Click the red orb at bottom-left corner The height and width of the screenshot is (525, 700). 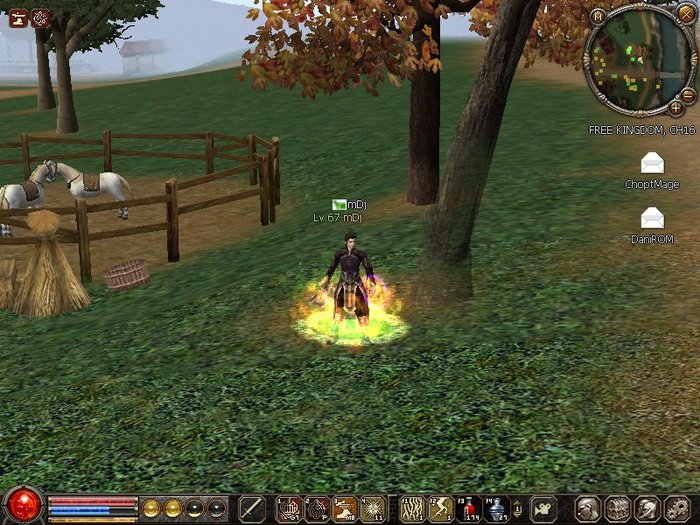22,504
